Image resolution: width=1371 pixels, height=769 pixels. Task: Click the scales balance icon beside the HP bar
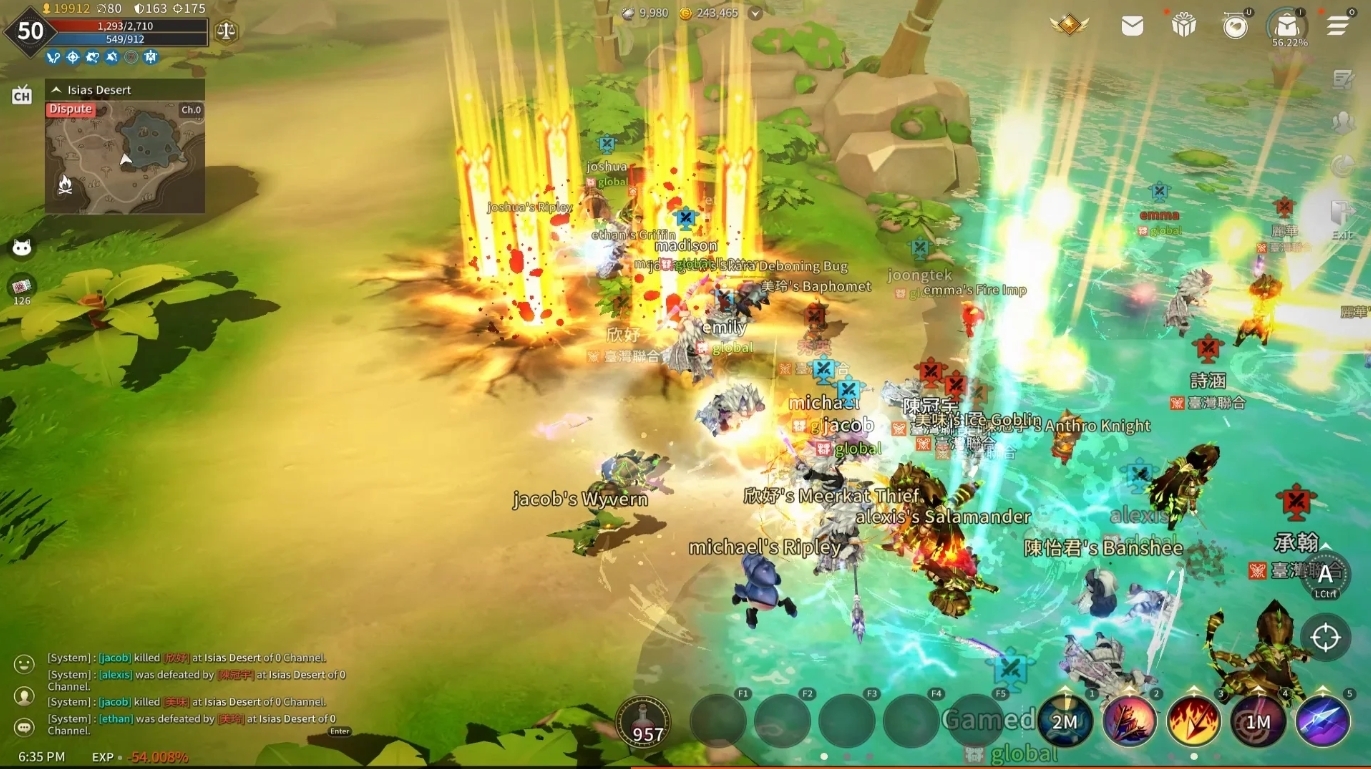pyautogui.click(x=228, y=31)
